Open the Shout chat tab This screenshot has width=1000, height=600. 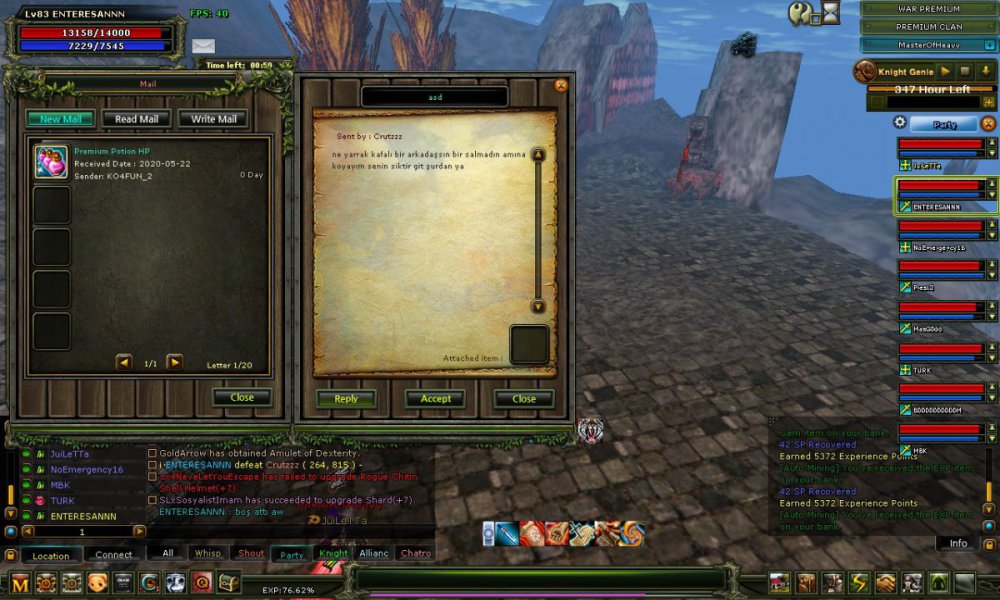click(x=251, y=553)
